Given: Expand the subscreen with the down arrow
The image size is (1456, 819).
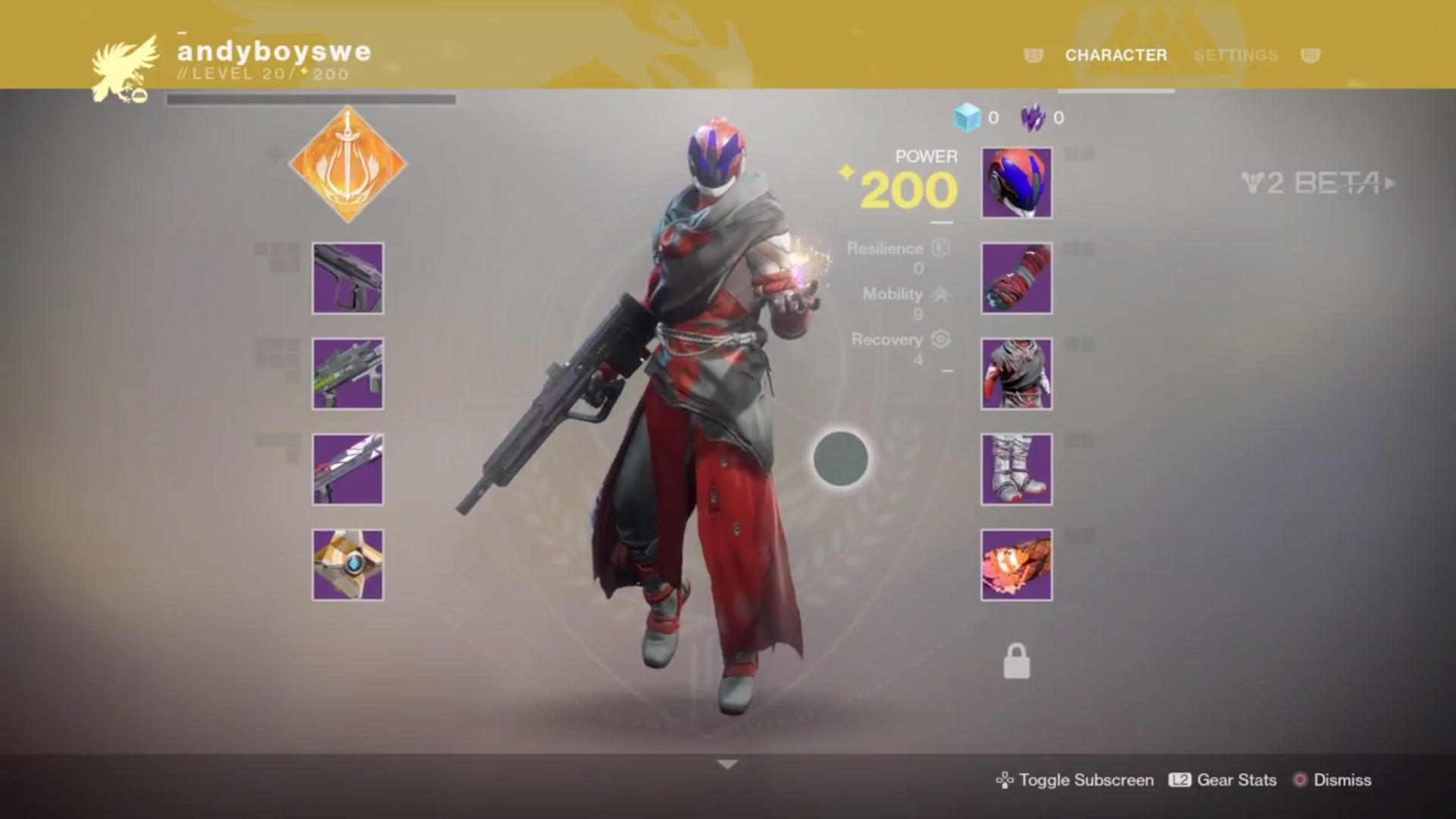Looking at the screenshot, I should pyautogui.click(x=727, y=764).
